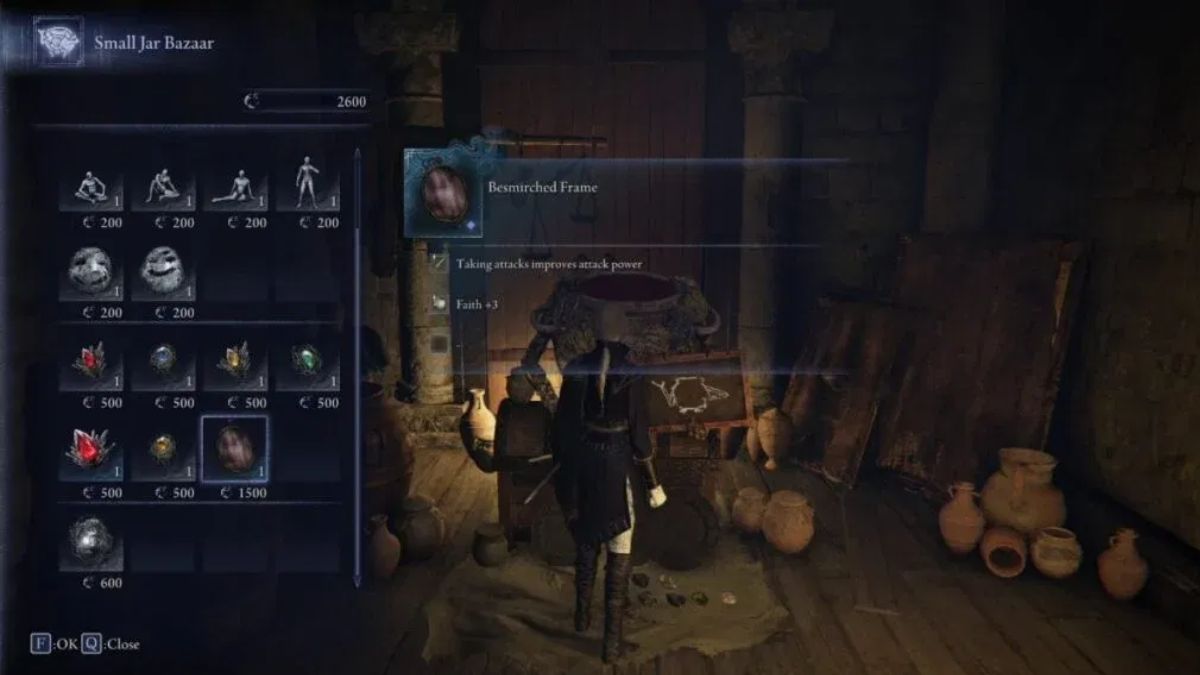Select the green gem relic

(307, 362)
